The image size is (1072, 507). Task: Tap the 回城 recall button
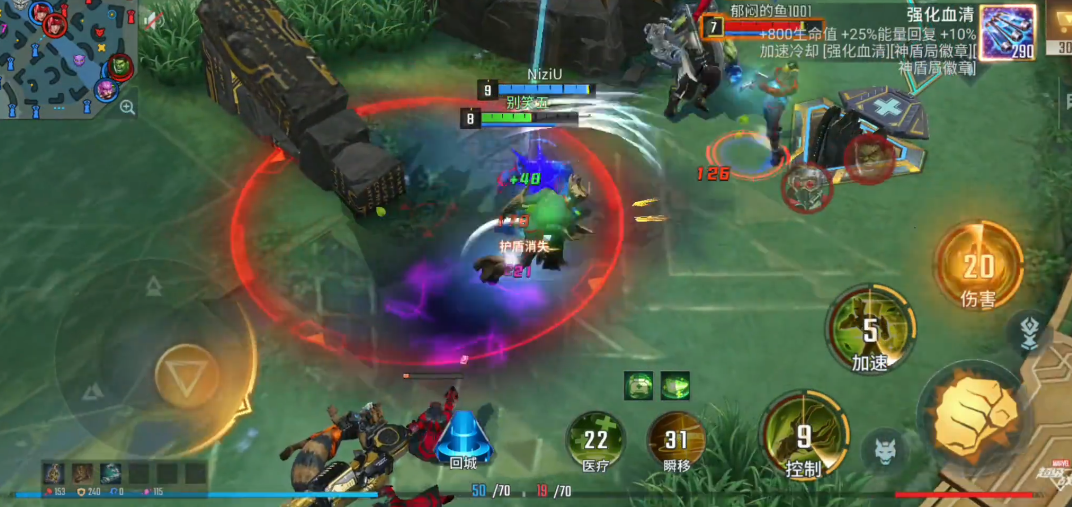coord(463,438)
